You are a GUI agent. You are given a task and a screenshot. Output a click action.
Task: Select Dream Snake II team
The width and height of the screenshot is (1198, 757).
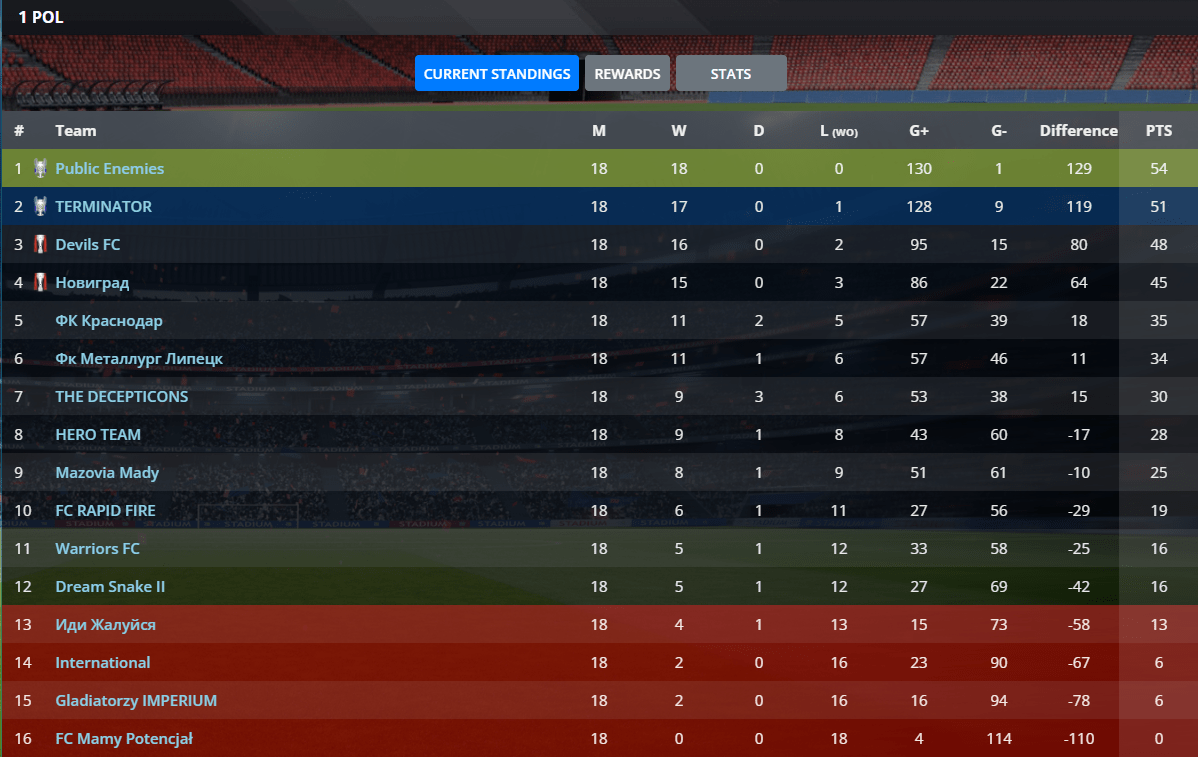[x=110, y=587]
